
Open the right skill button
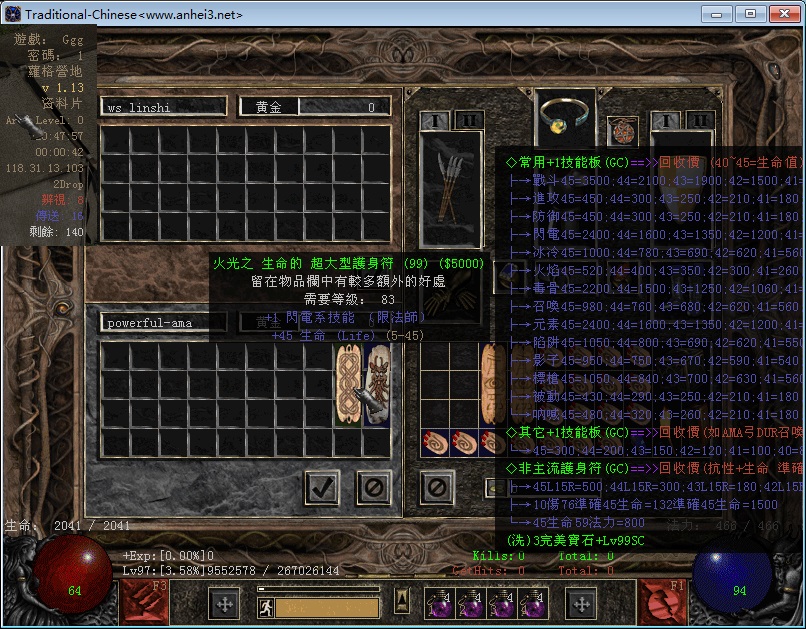(x=663, y=602)
